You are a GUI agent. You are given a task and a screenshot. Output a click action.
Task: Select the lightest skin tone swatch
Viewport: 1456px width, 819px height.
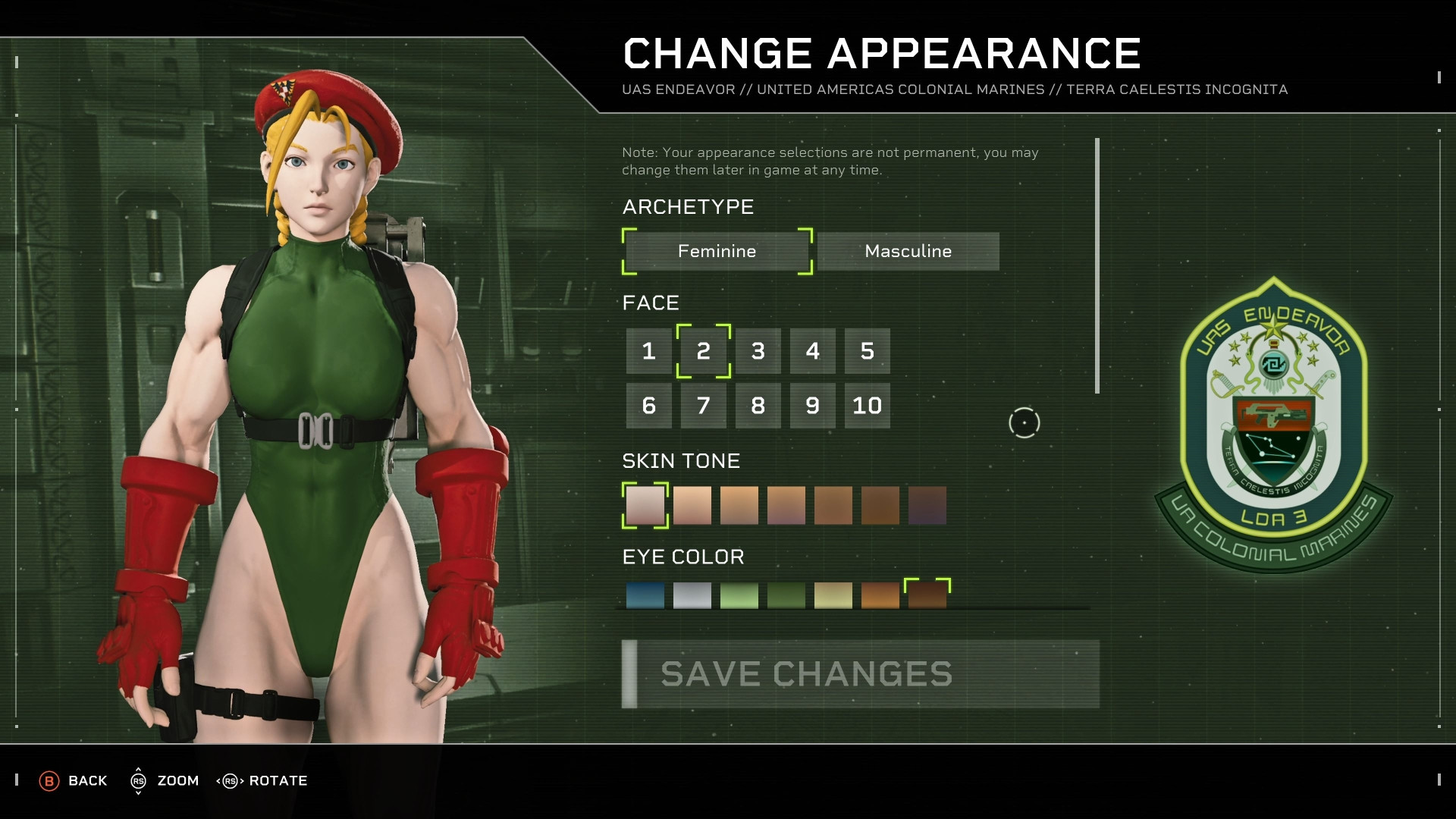coord(645,505)
